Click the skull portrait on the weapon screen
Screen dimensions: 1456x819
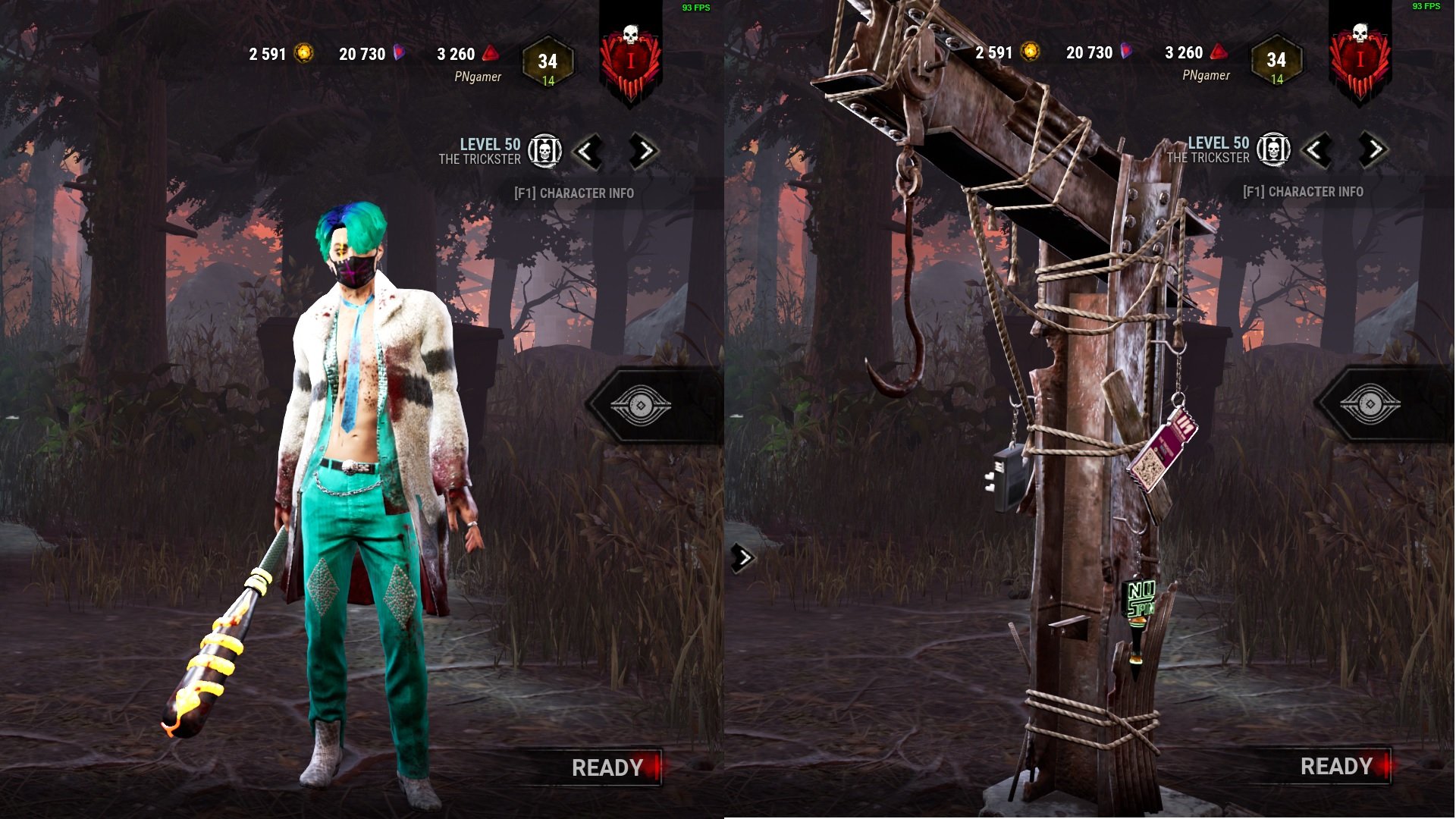[1272, 150]
